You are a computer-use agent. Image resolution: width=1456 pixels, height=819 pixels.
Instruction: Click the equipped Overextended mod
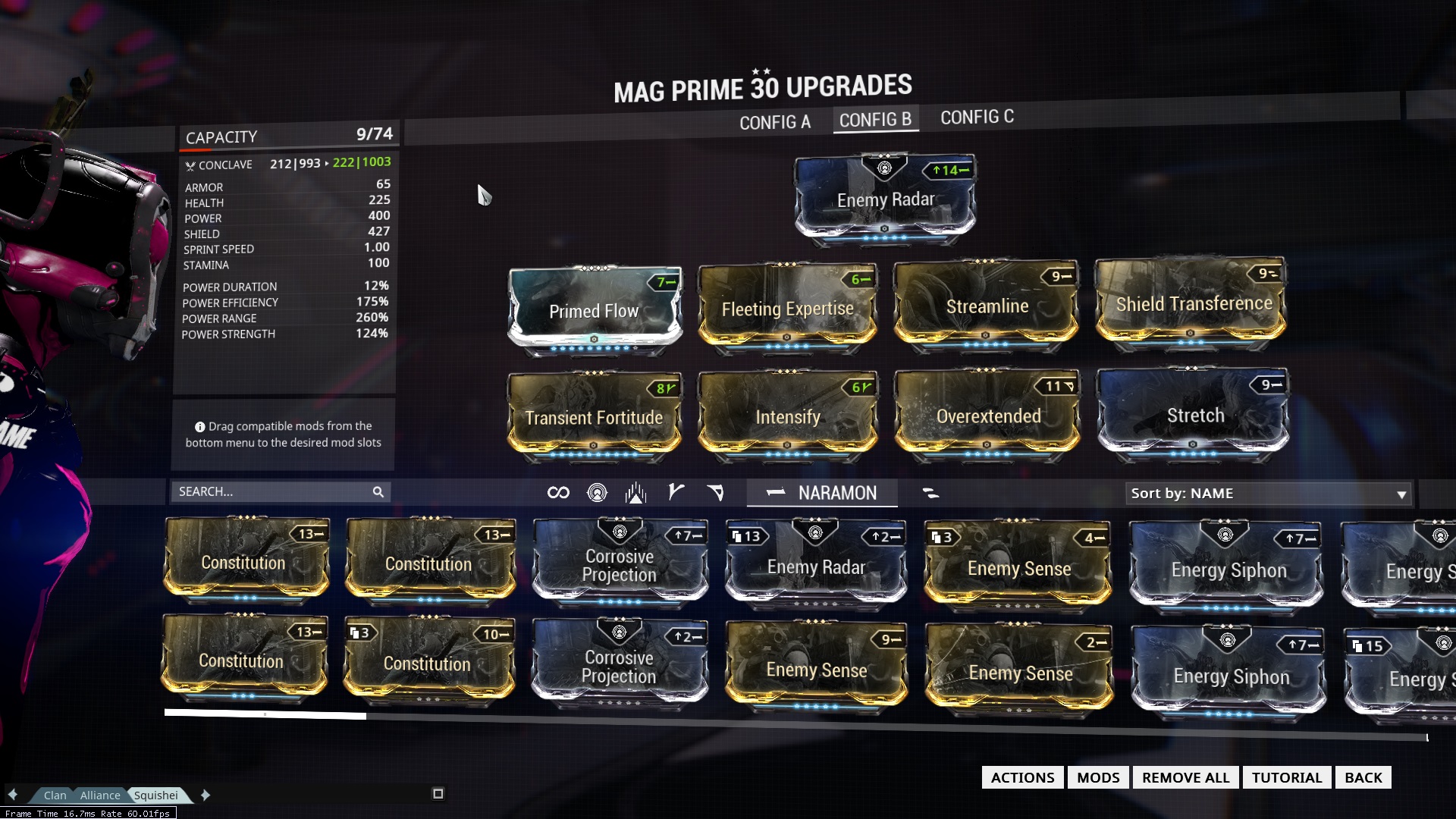[x=988, y=416]
